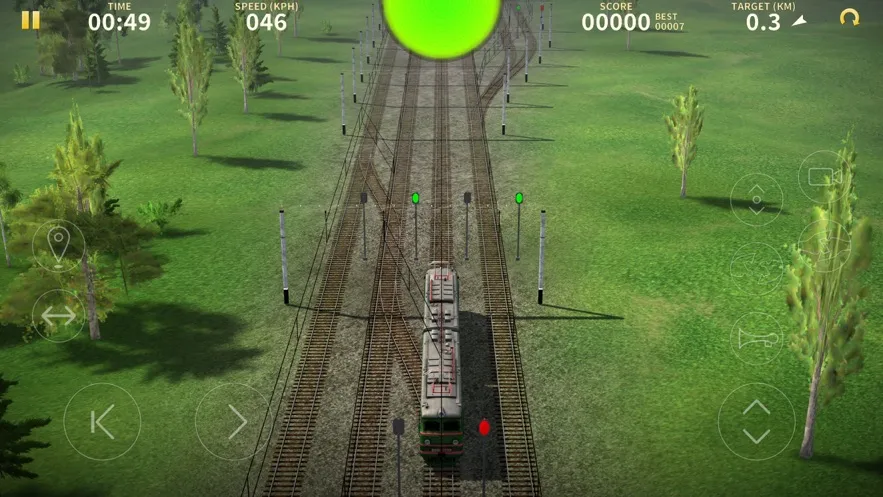The width and height of the screenshot is (883, 497).
Task: Tap the left bar-and-arrow throttle button
Action: [x=102, y=422]
